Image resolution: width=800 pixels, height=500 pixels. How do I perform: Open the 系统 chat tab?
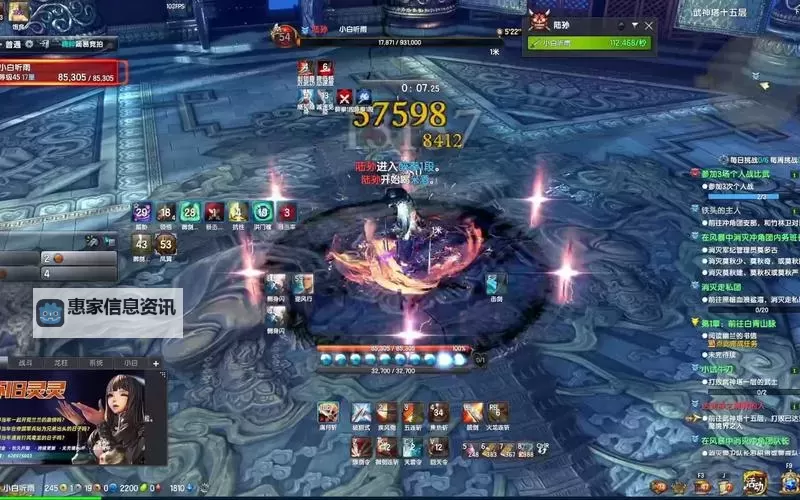[96, 363]
